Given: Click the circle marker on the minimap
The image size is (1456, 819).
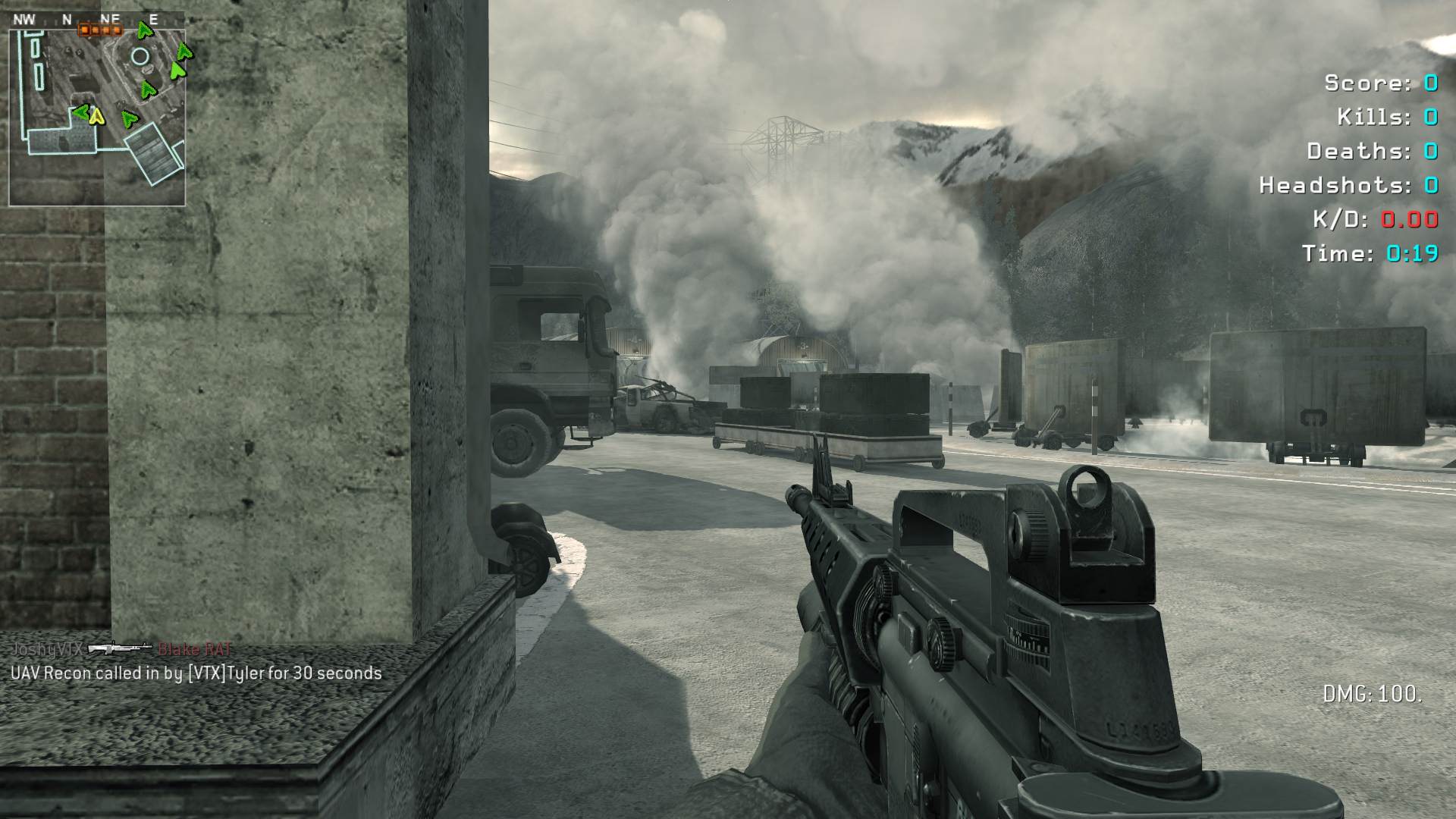Looking at the screenshot, I should [140, 56].
